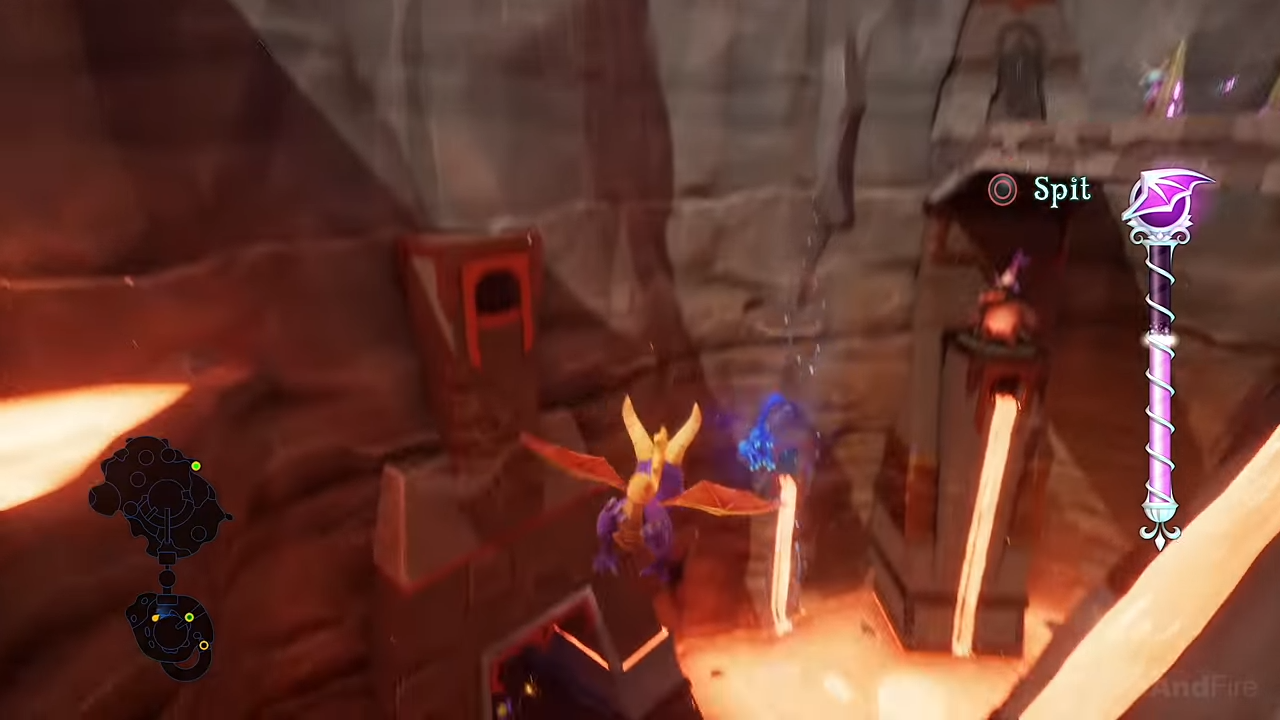
Task: Select the yellow ring marker on the minimap
Action: pos(204,646)
